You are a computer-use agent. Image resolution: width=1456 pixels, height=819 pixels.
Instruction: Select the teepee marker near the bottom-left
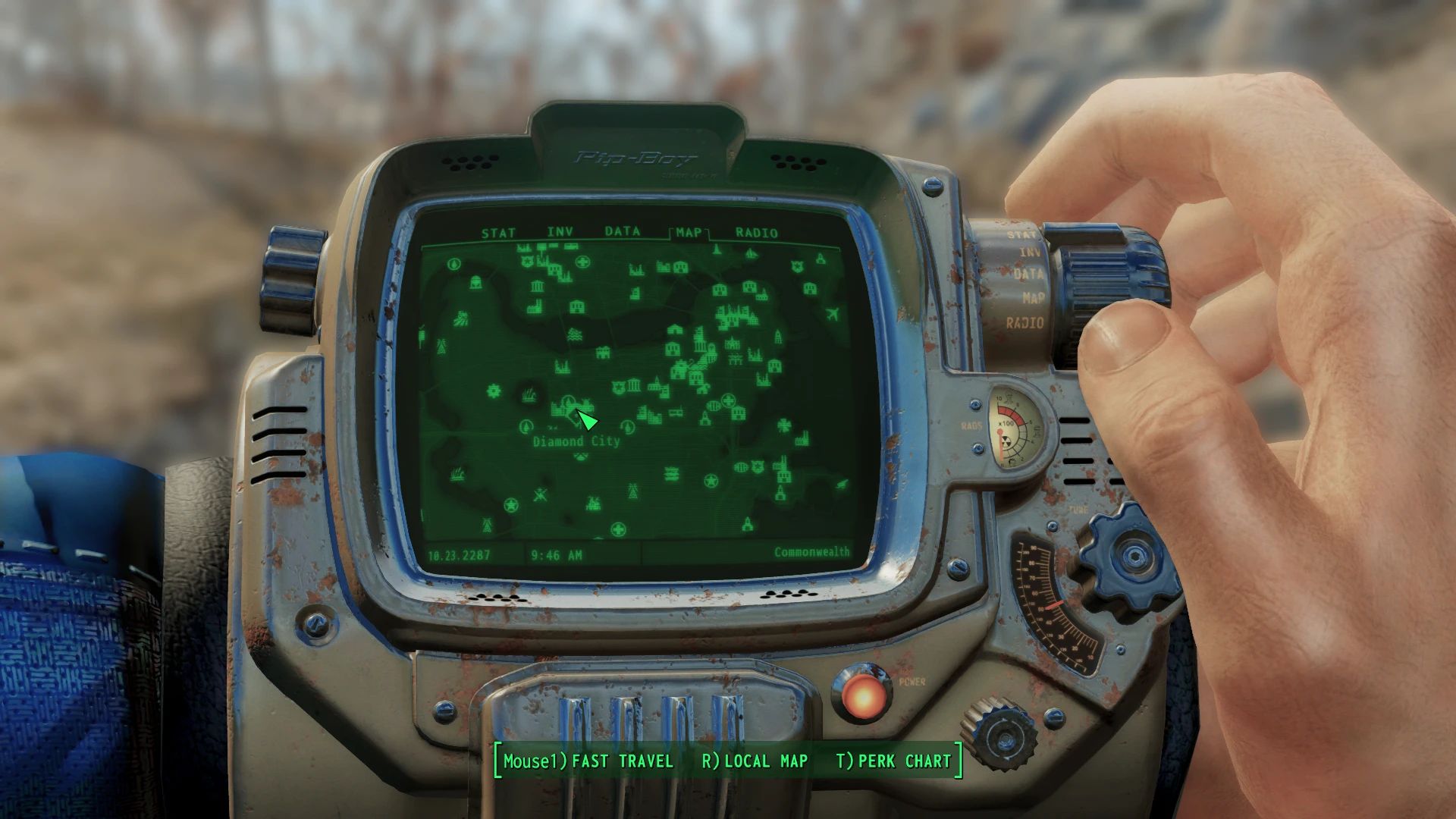487,526
